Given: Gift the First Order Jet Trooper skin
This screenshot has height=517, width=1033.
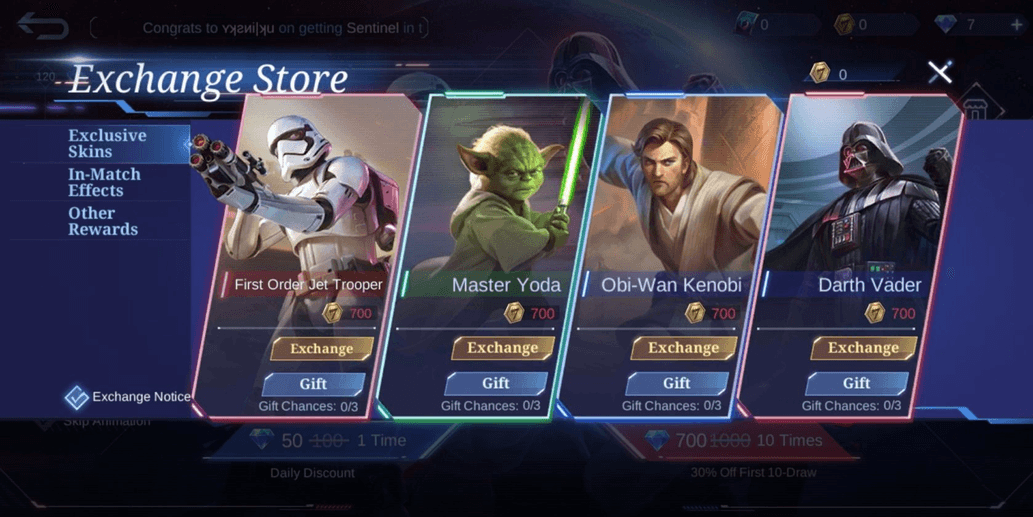Looking at the screenshot, I should click(x=313, y=383).
